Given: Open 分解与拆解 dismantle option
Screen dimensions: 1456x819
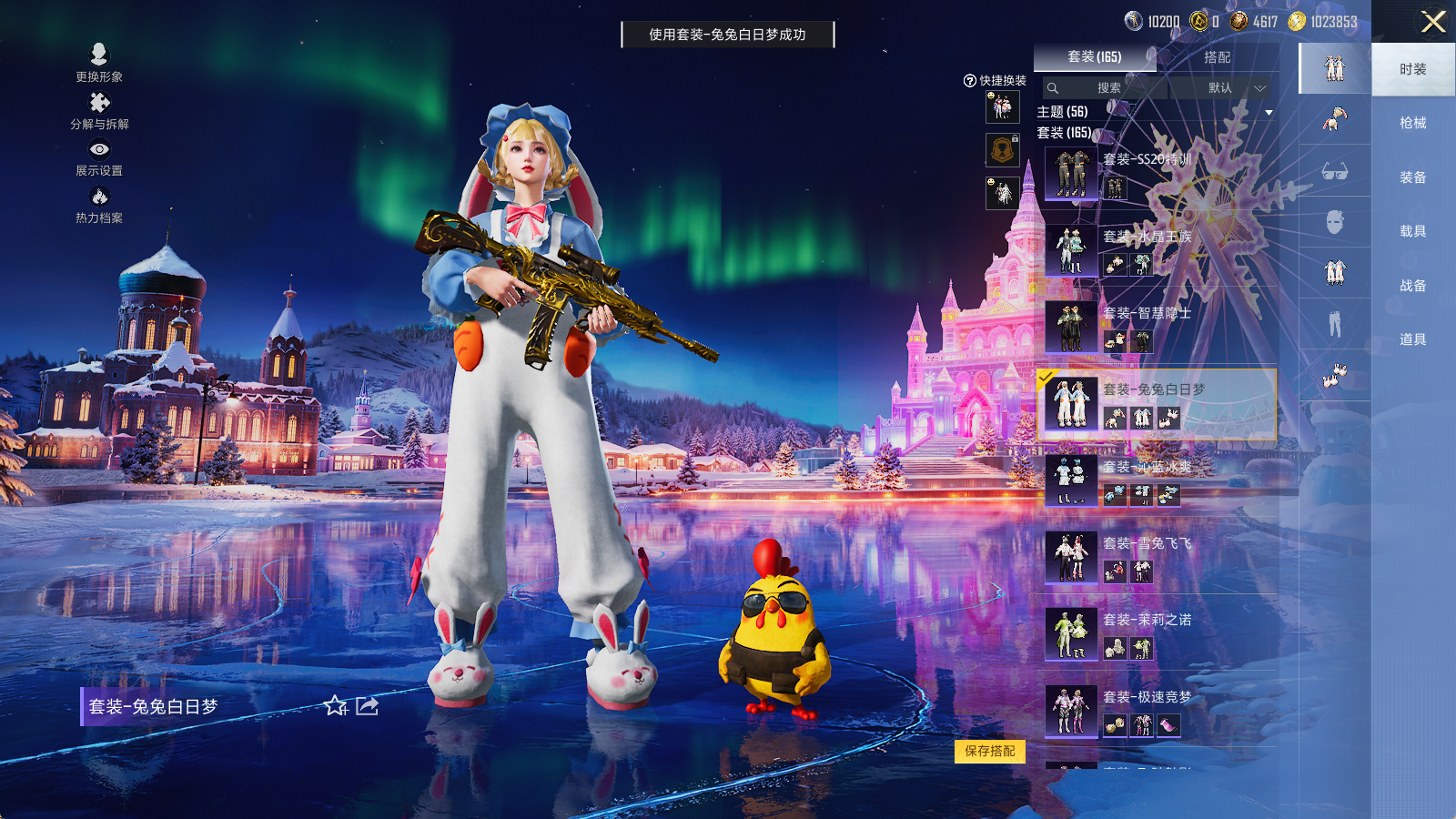Looking at the screenshot, I should point(99,110).
